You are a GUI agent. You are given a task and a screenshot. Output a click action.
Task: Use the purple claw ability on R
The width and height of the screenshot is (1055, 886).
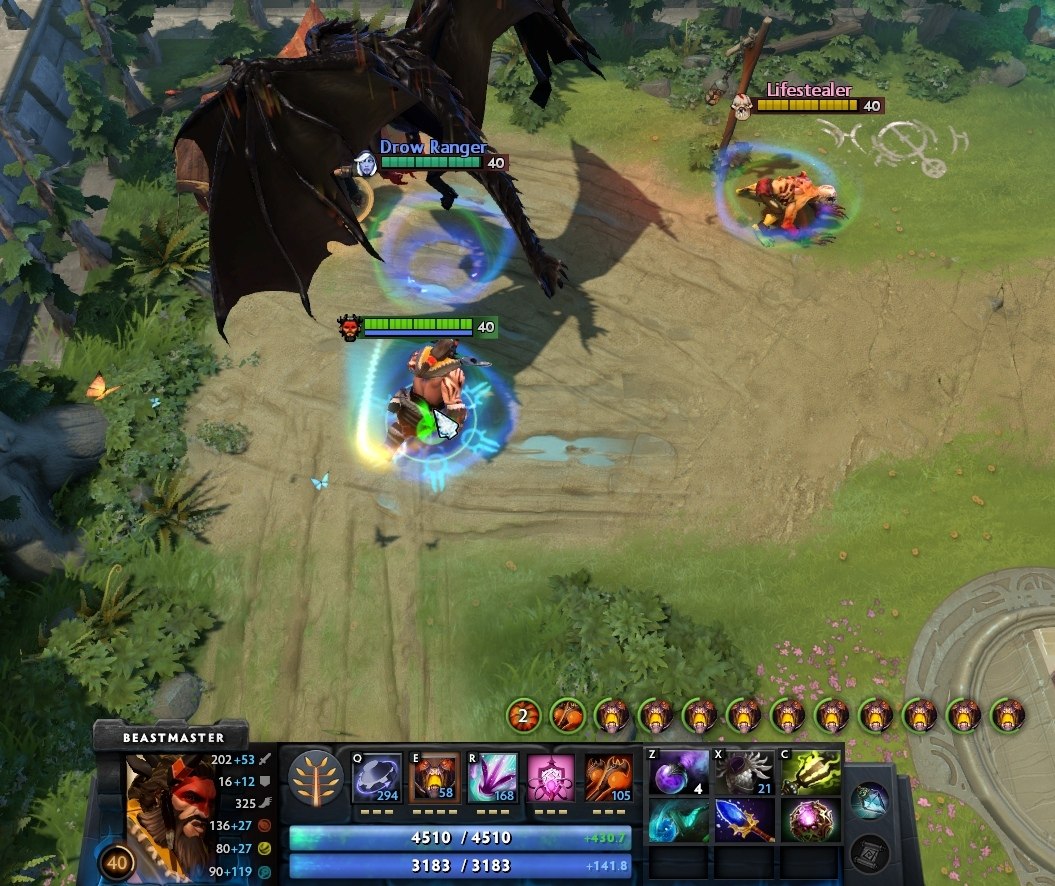493,778
